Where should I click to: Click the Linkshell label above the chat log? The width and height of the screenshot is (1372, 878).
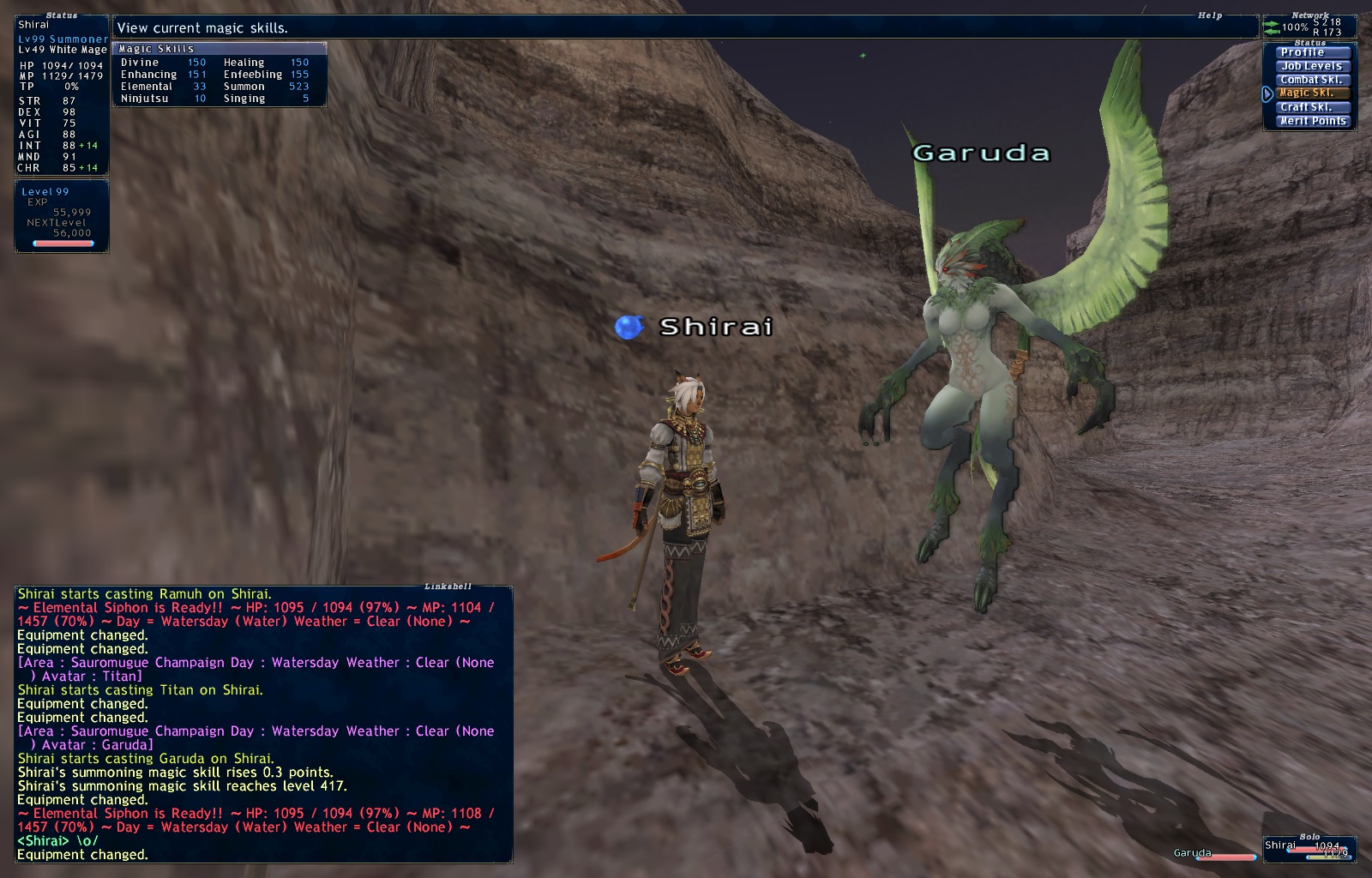click(x=448, y=586)
